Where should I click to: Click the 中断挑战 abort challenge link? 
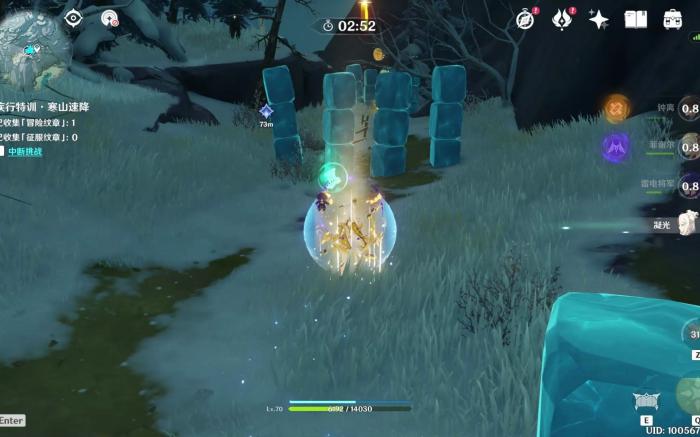[x=26, y=151]
